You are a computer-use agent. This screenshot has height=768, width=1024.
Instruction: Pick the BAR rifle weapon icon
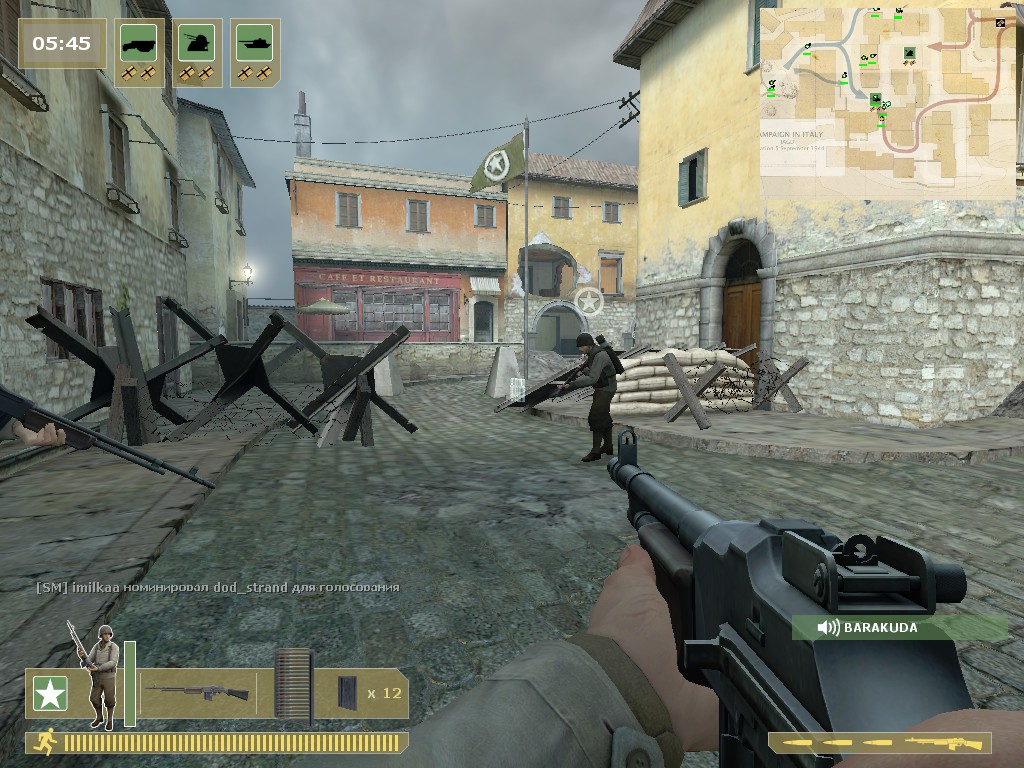[197, 692]
